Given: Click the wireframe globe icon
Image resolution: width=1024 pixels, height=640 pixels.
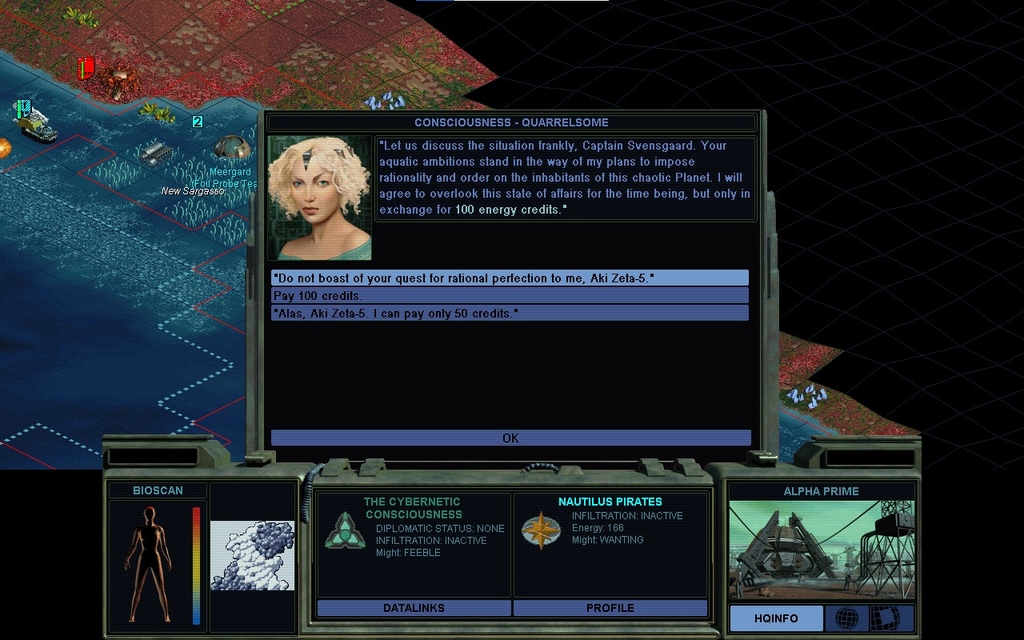Looking at the screenshot, I should coord(846,618).
